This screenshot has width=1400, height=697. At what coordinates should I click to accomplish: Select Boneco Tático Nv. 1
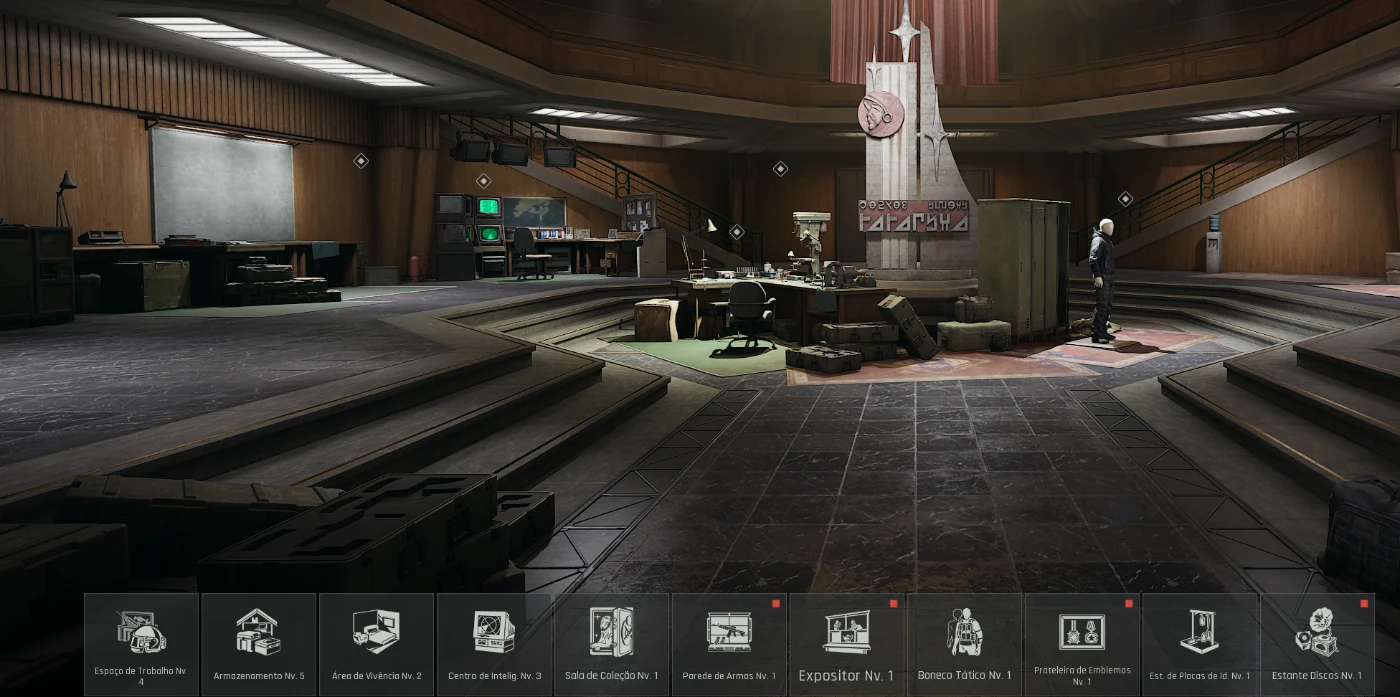(964, 643)
